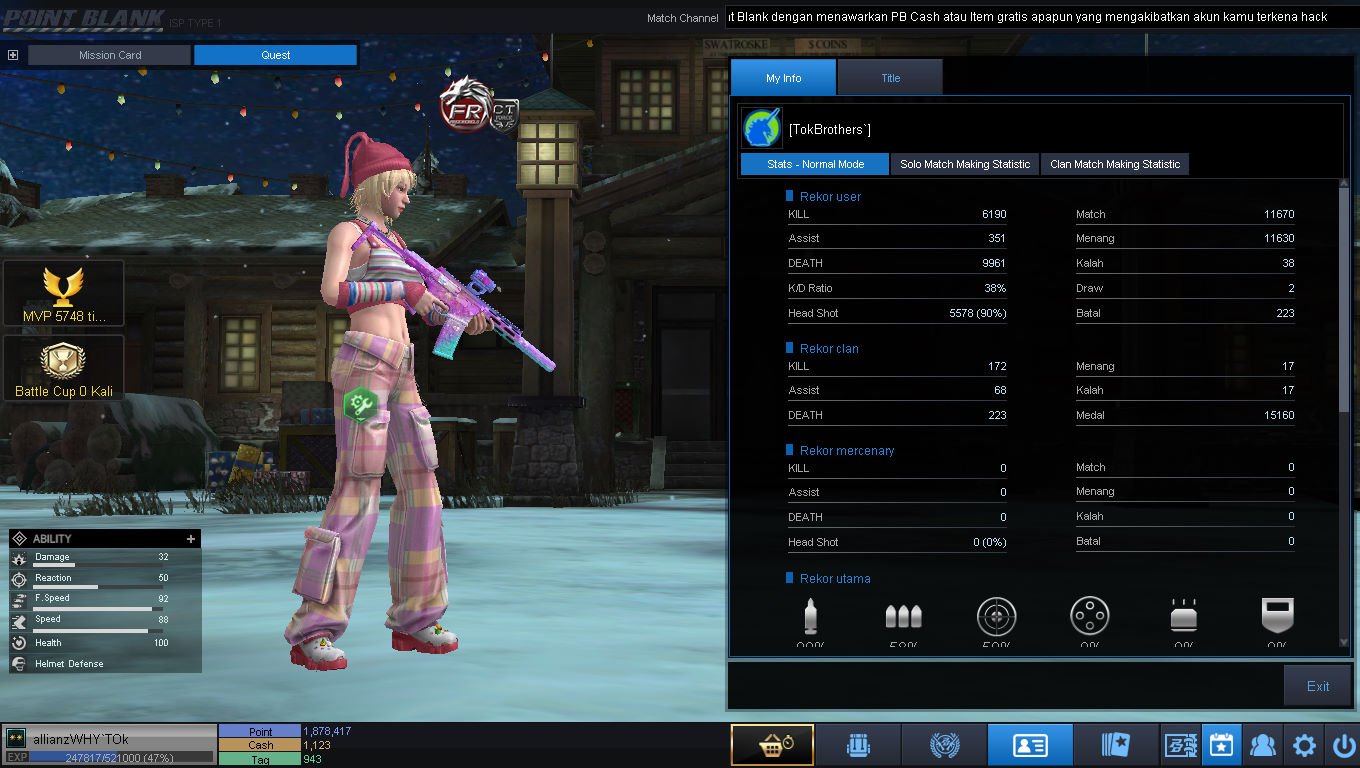The image size is (1360, 768).
Task: Expand the Ability panel with plus icon
Action: [190, 539]
